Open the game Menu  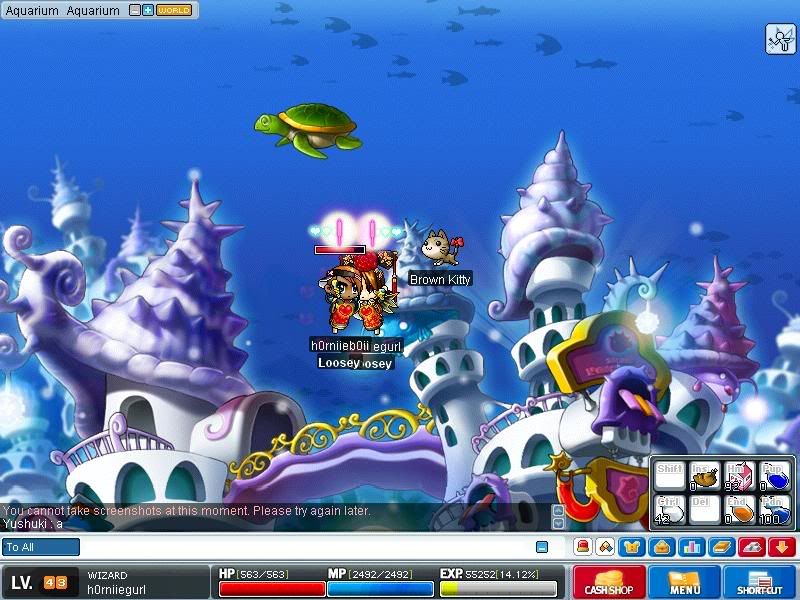(x=685, y=582)
